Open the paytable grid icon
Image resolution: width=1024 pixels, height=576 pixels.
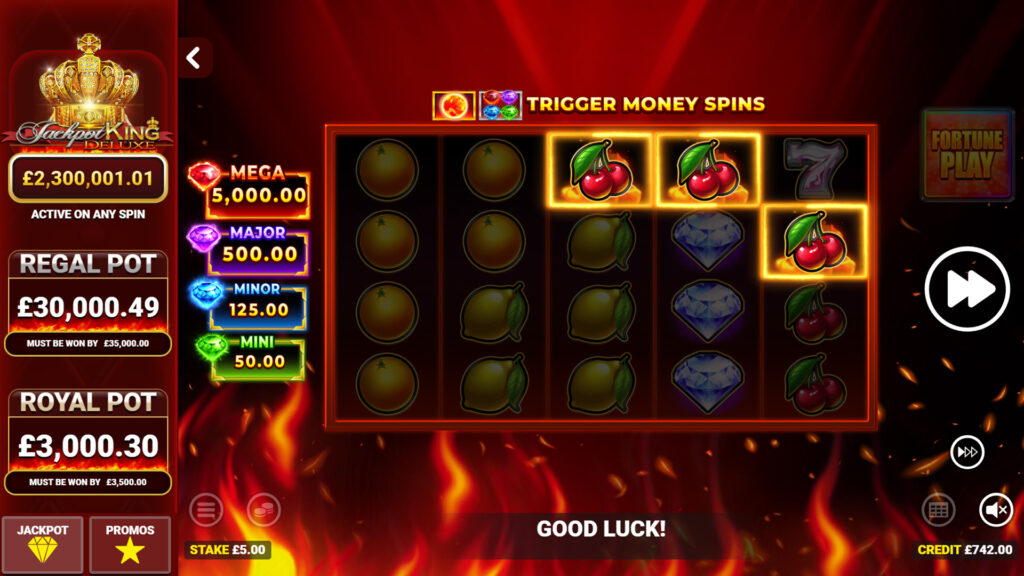click(x=938, y=510)
